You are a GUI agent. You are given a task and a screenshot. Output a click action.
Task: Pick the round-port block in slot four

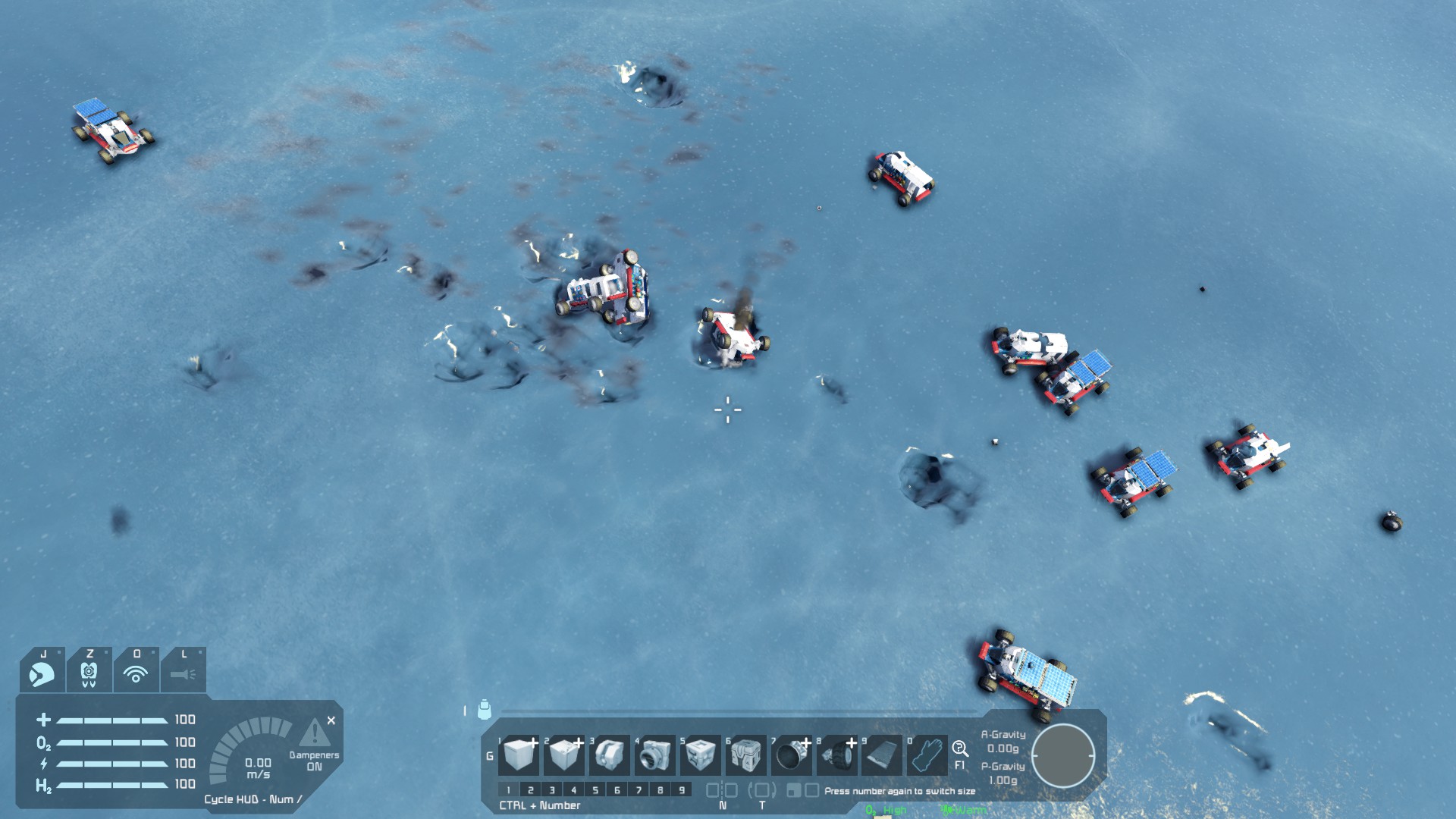tap(654, 755)
